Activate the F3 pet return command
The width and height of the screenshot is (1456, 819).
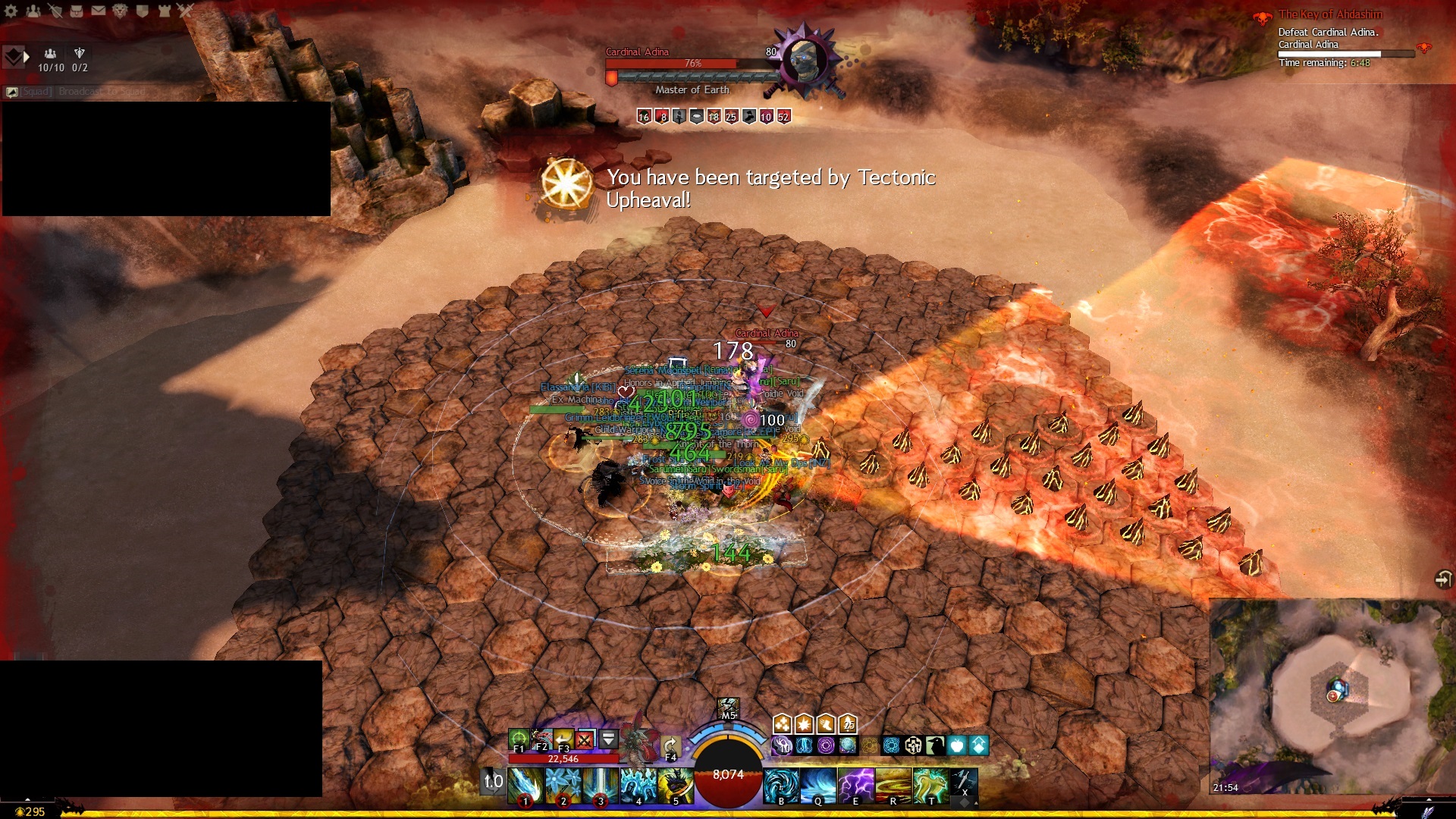coord(563,738)
